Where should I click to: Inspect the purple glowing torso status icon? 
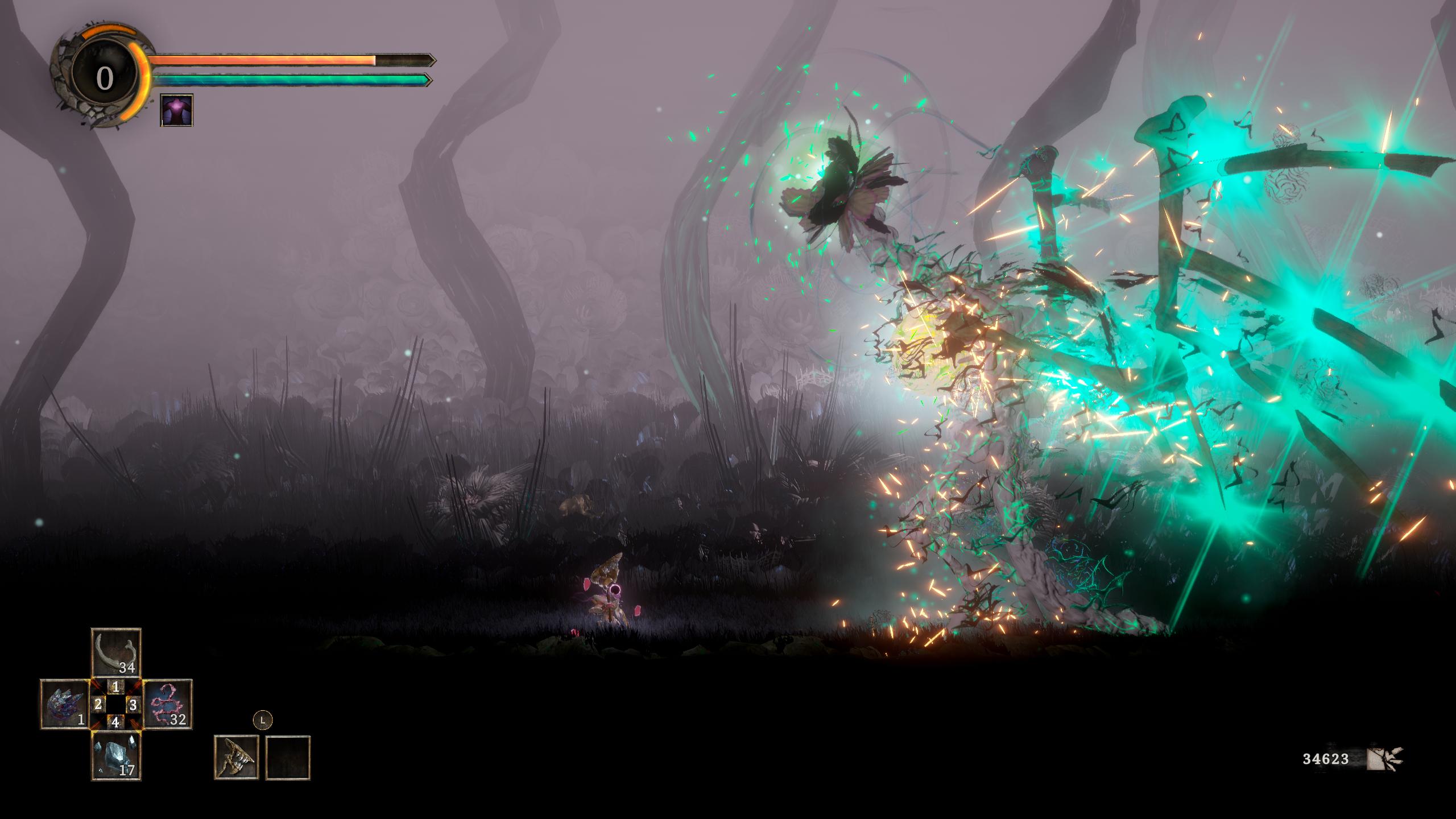click(x=177, y=110)
